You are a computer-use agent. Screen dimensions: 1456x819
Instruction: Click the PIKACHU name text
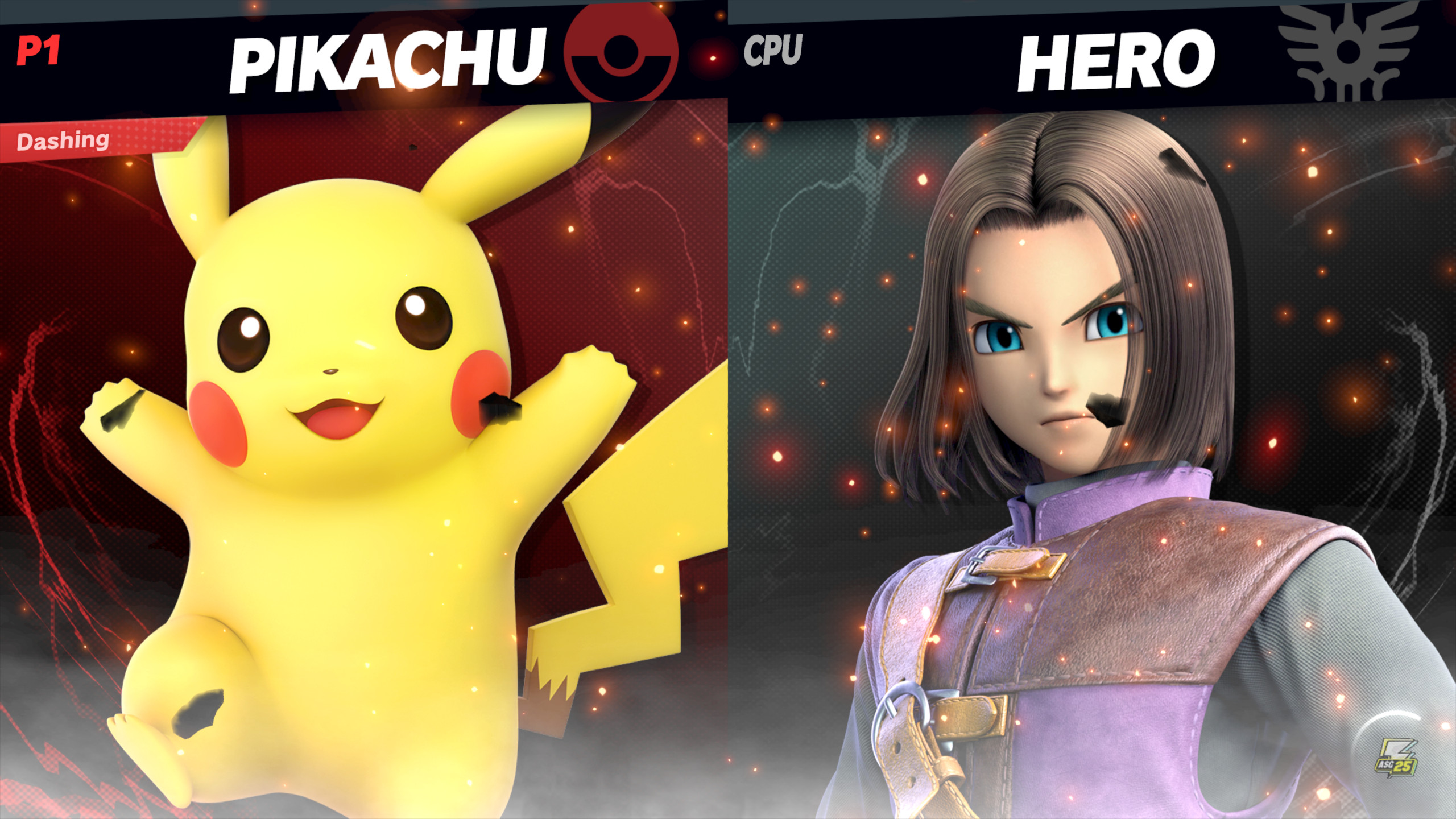392,57
